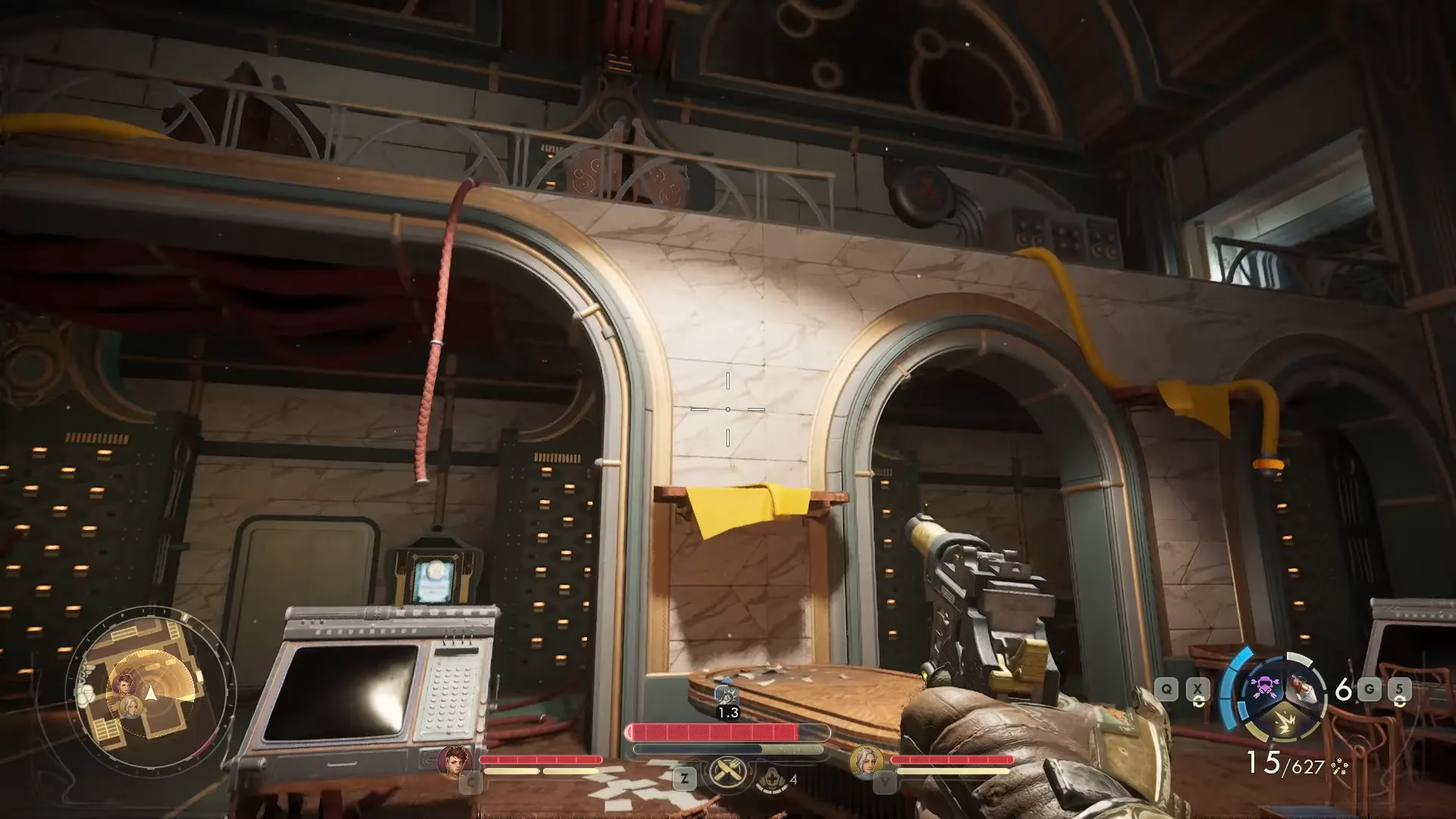The height and width of the screenshot is (819, 1456).
Task: Open the circular minimap
Action: (151, 693)
